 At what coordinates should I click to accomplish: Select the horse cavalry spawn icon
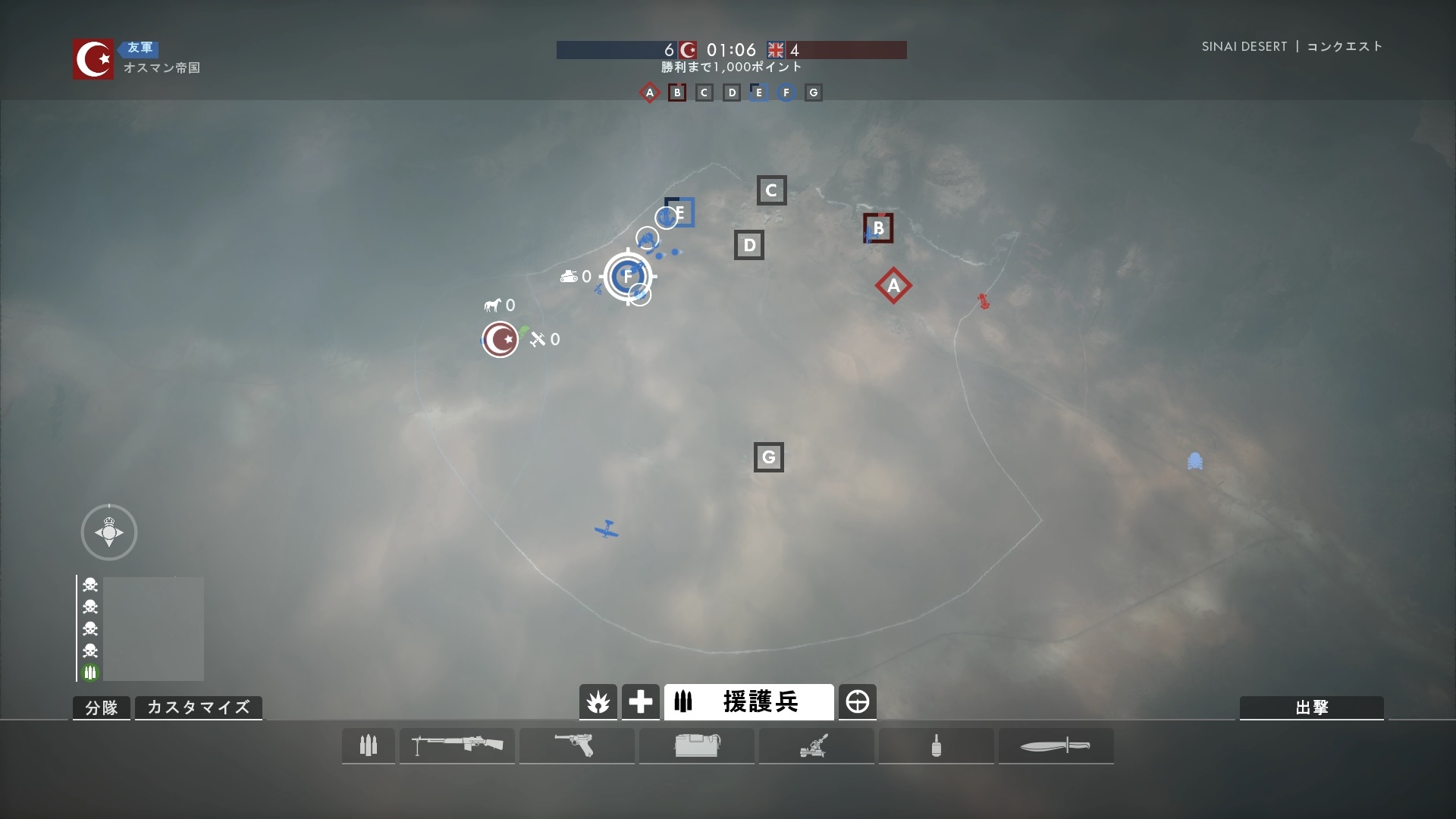pos(493,305)
